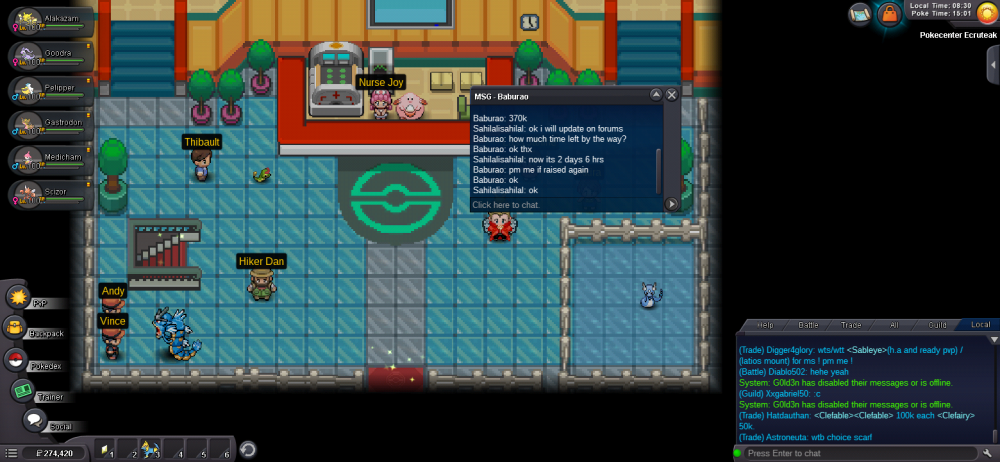Choose Pelipper from the party panel
This screenshot has height=462, width=1000.
48,89
